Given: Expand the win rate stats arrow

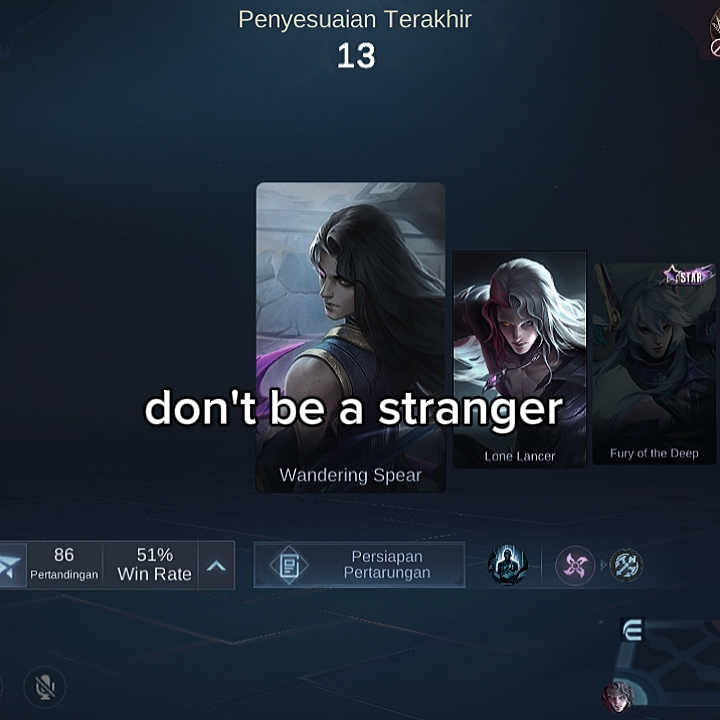Looking at the screenshot, I should click(216, 566).
